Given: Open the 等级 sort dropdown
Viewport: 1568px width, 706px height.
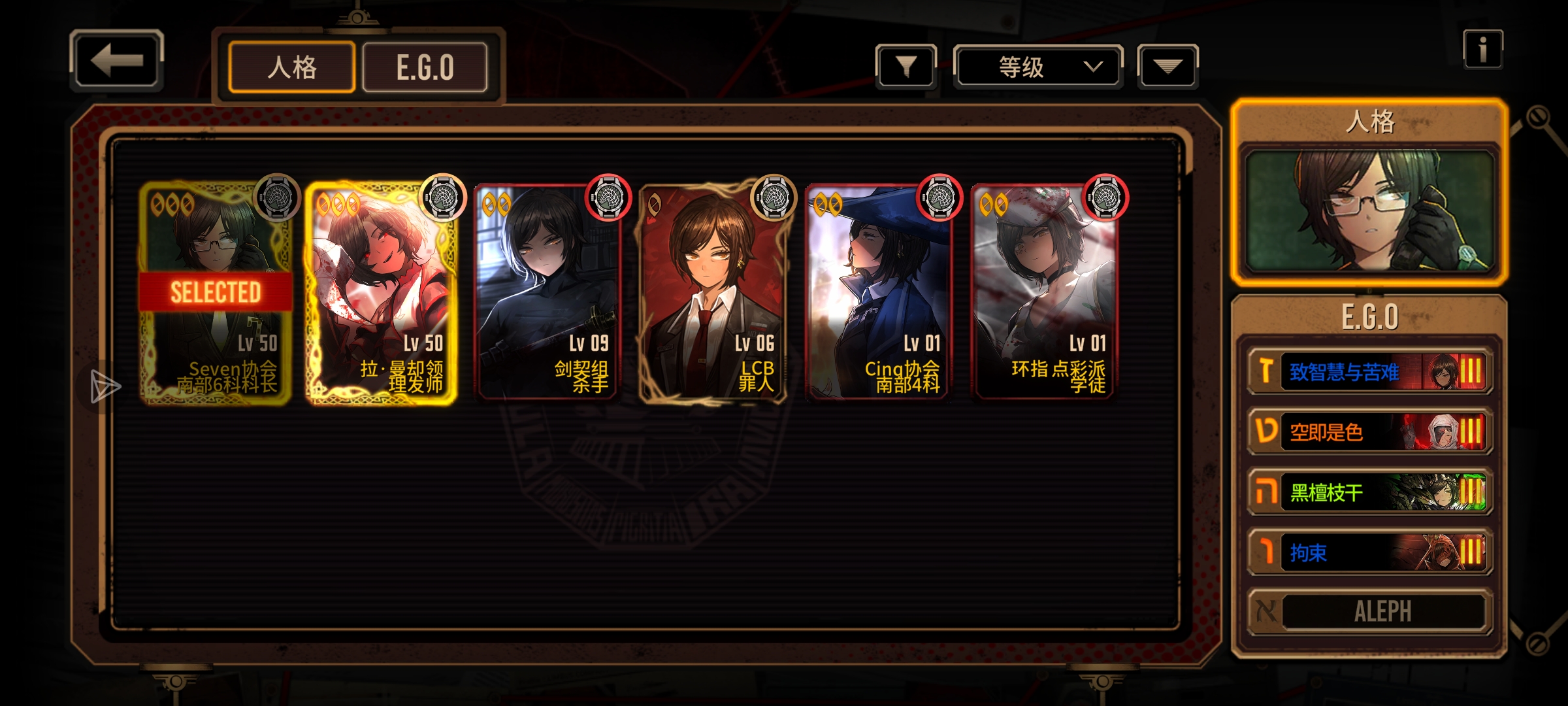Looking at the screenshot, I should pos(1038,66).
